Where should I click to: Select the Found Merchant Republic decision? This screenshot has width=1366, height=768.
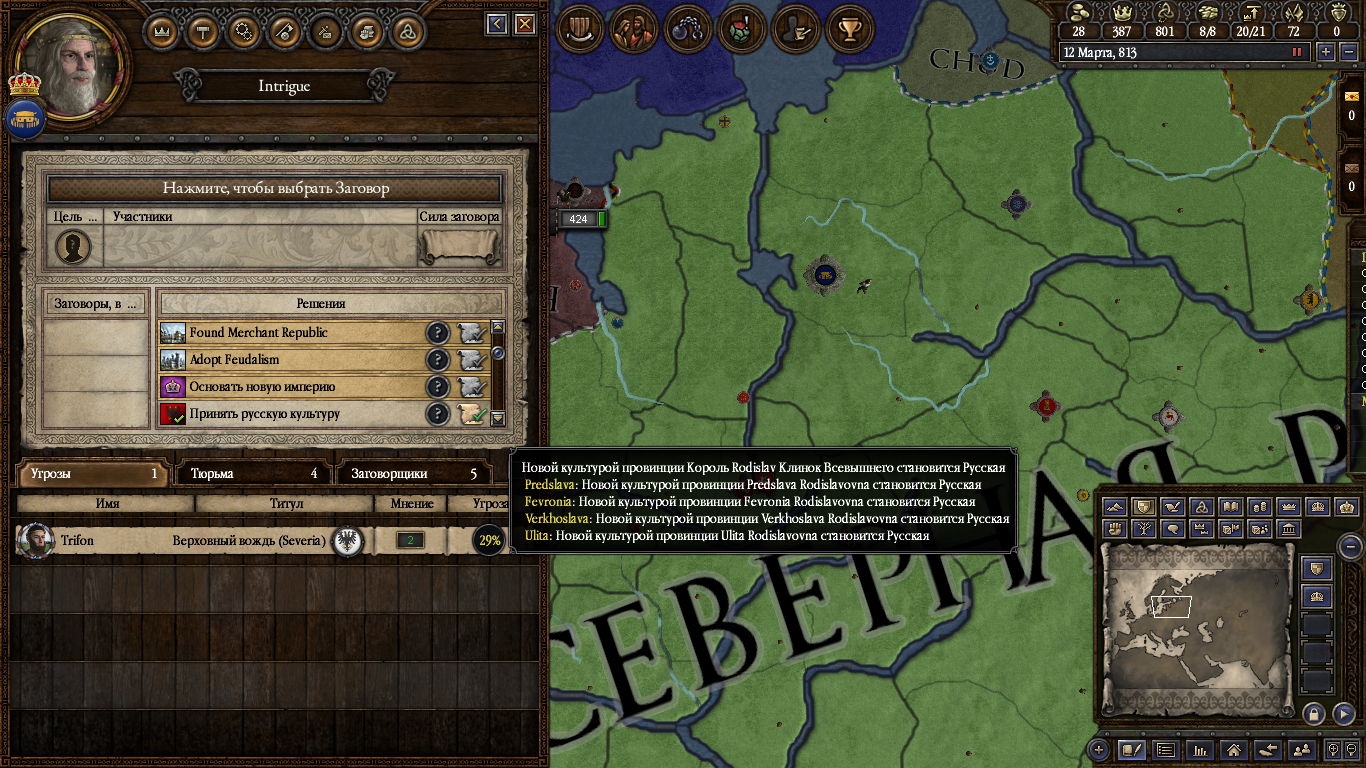[x=290, y=333]
